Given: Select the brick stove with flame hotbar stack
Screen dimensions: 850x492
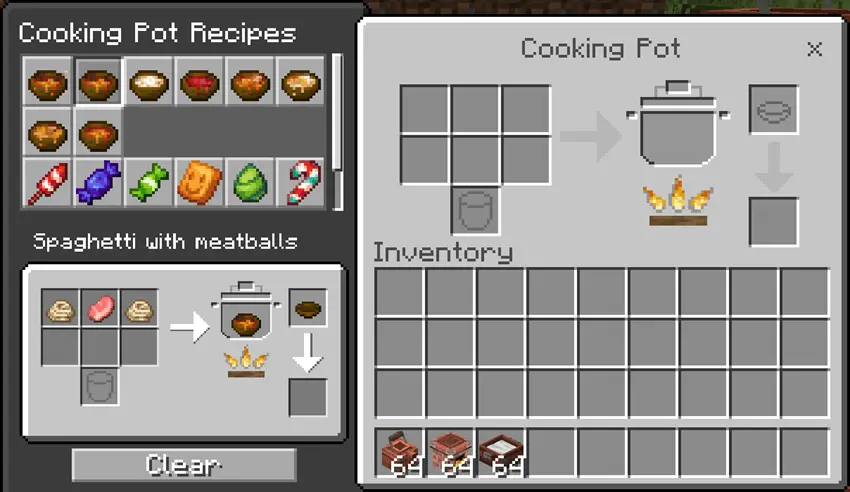Looking at the screenshot, I should 451,453.
